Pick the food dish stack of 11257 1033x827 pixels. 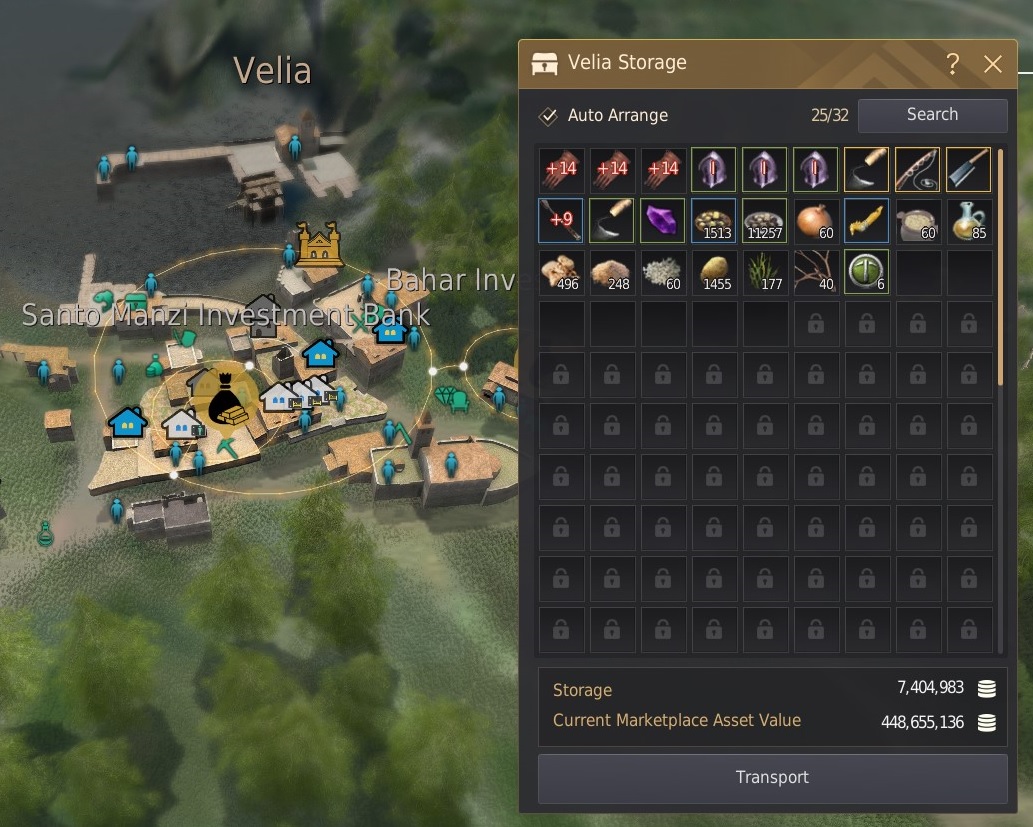764,221
